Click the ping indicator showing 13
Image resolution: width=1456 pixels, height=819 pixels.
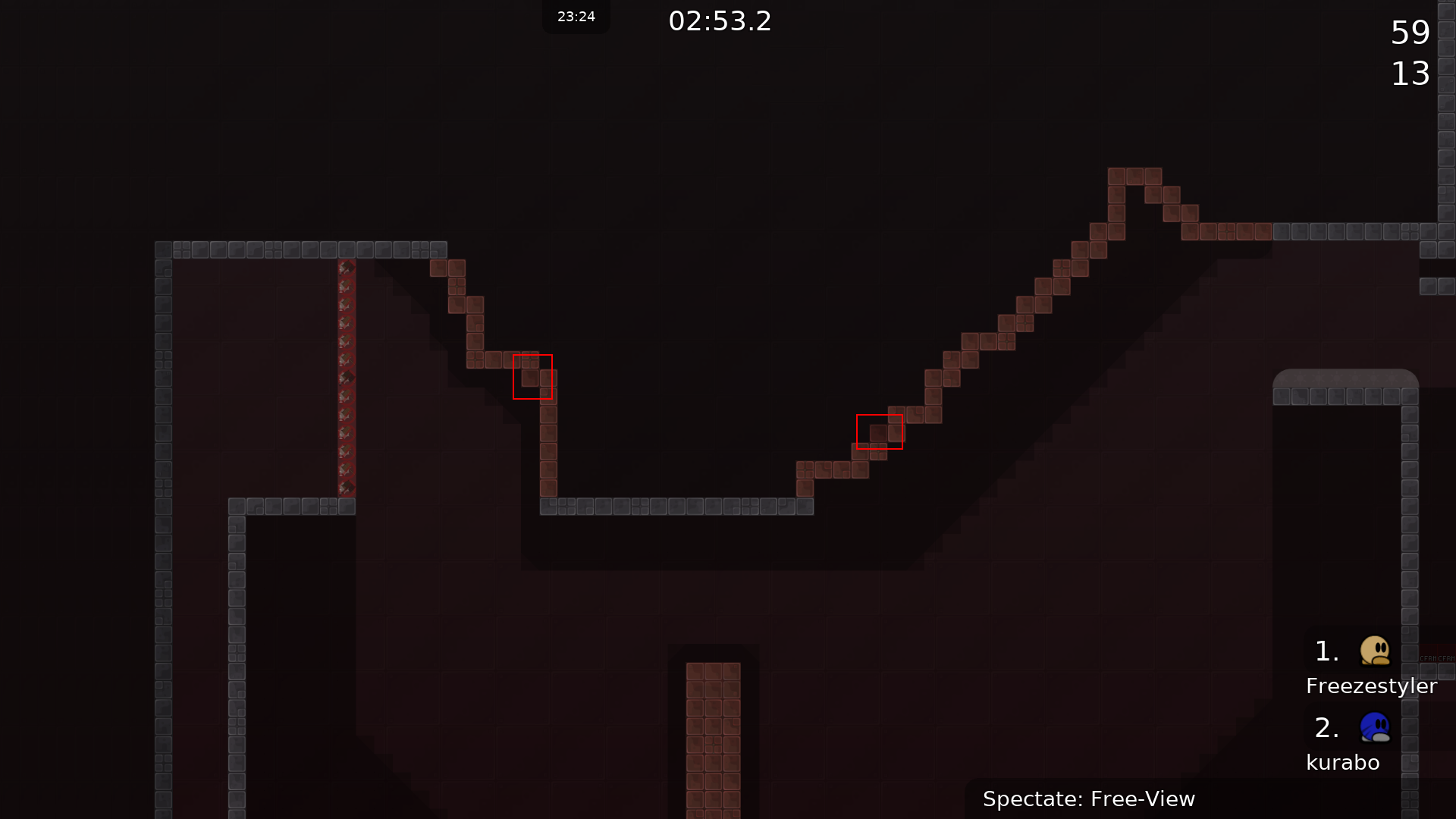pyautogui.click(x=1410, y=74)
